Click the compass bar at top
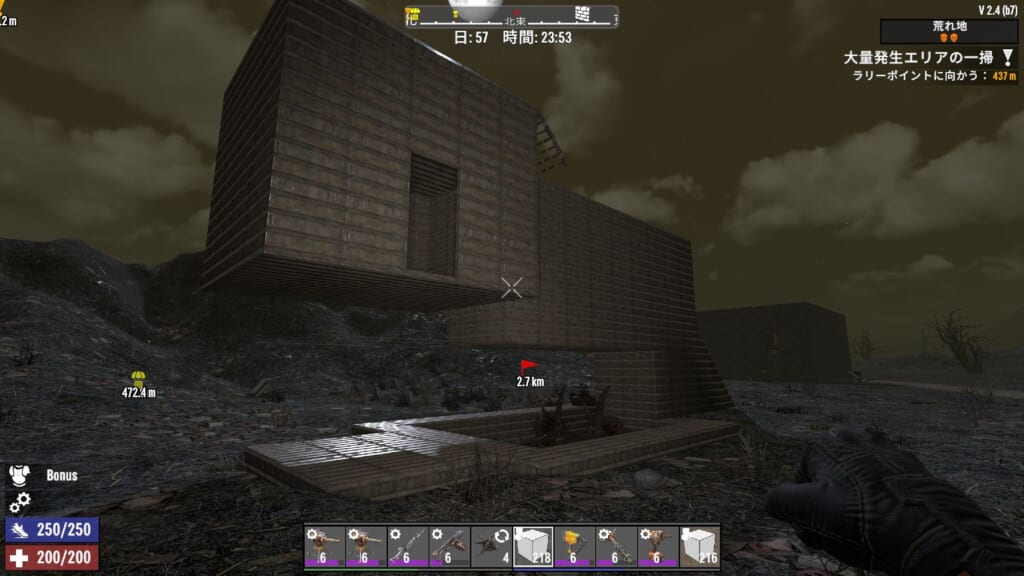Viewport: 1024px width, 576px height. [511, 17]
